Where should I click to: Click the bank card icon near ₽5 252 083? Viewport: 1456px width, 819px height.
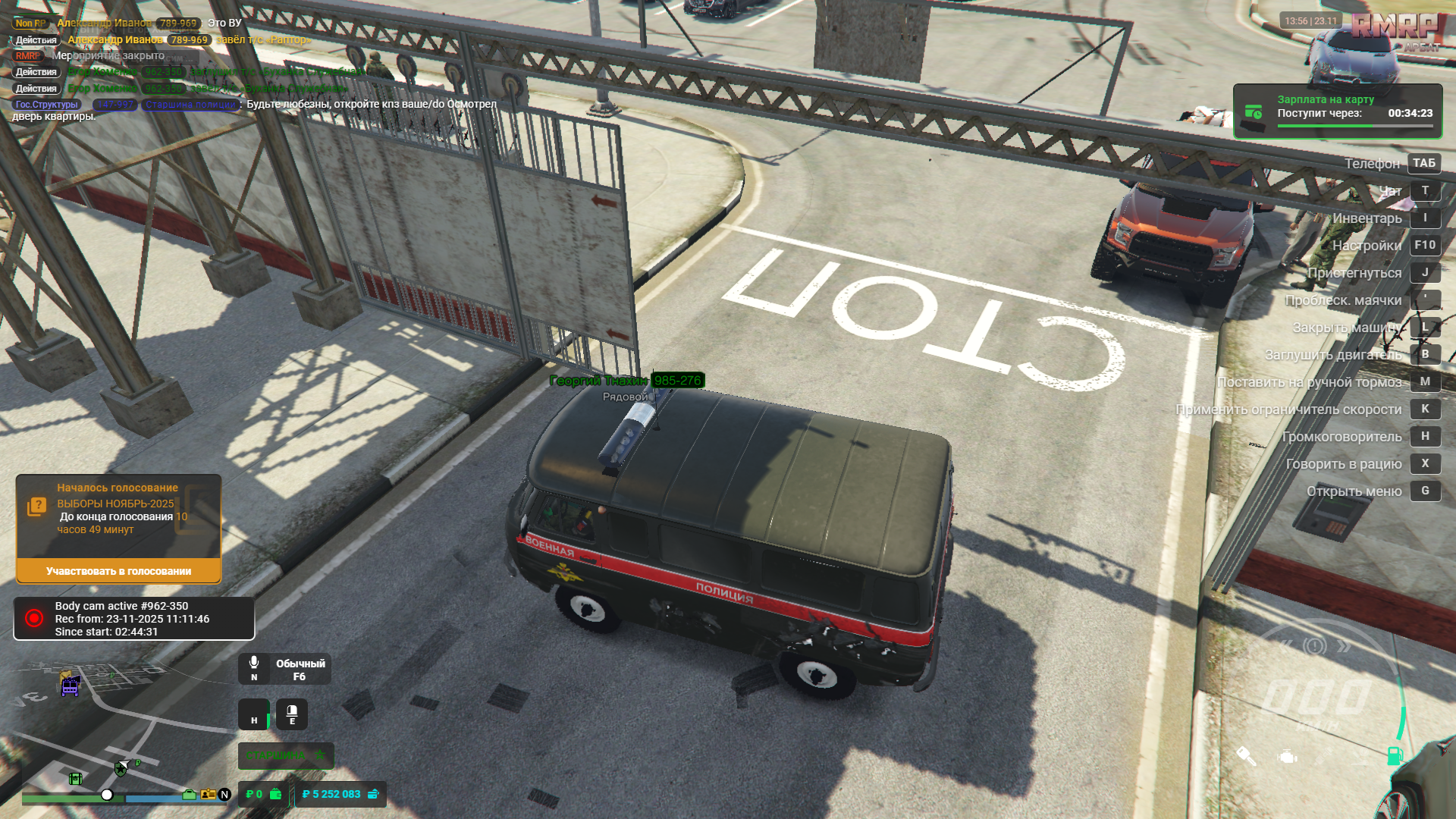(373, 795)
